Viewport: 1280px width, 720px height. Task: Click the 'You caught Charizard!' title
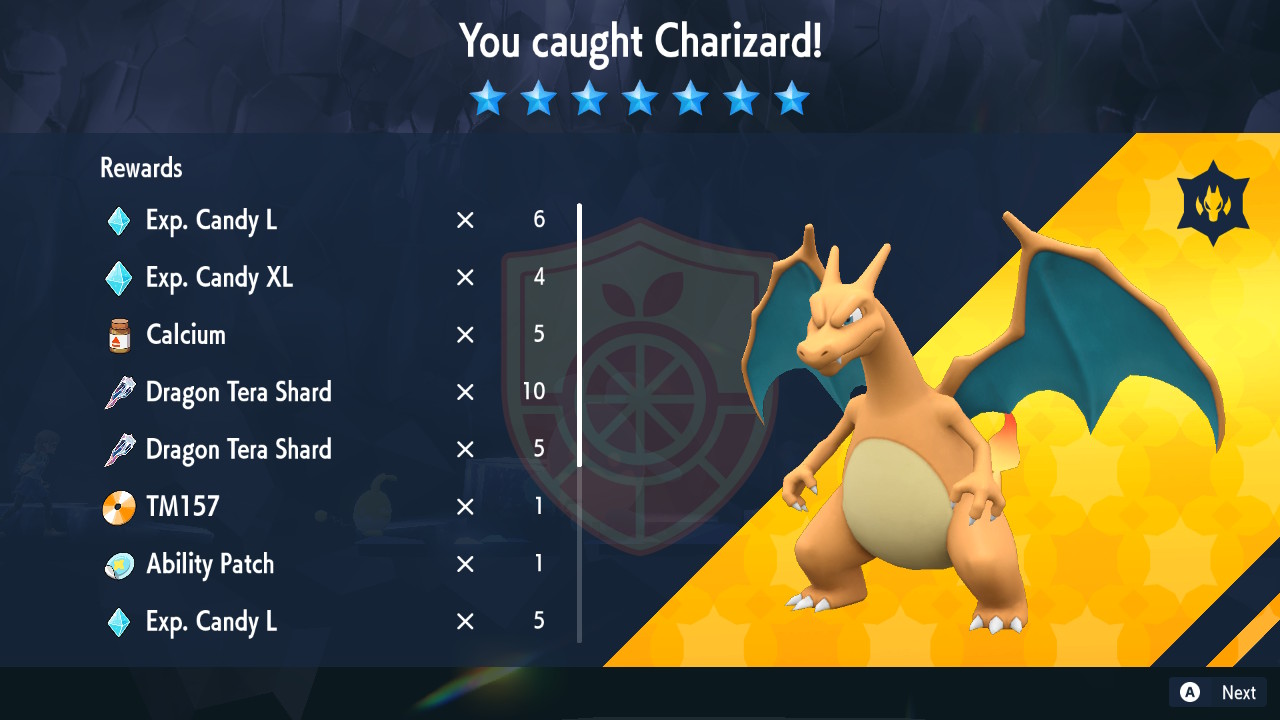[639, 42]
